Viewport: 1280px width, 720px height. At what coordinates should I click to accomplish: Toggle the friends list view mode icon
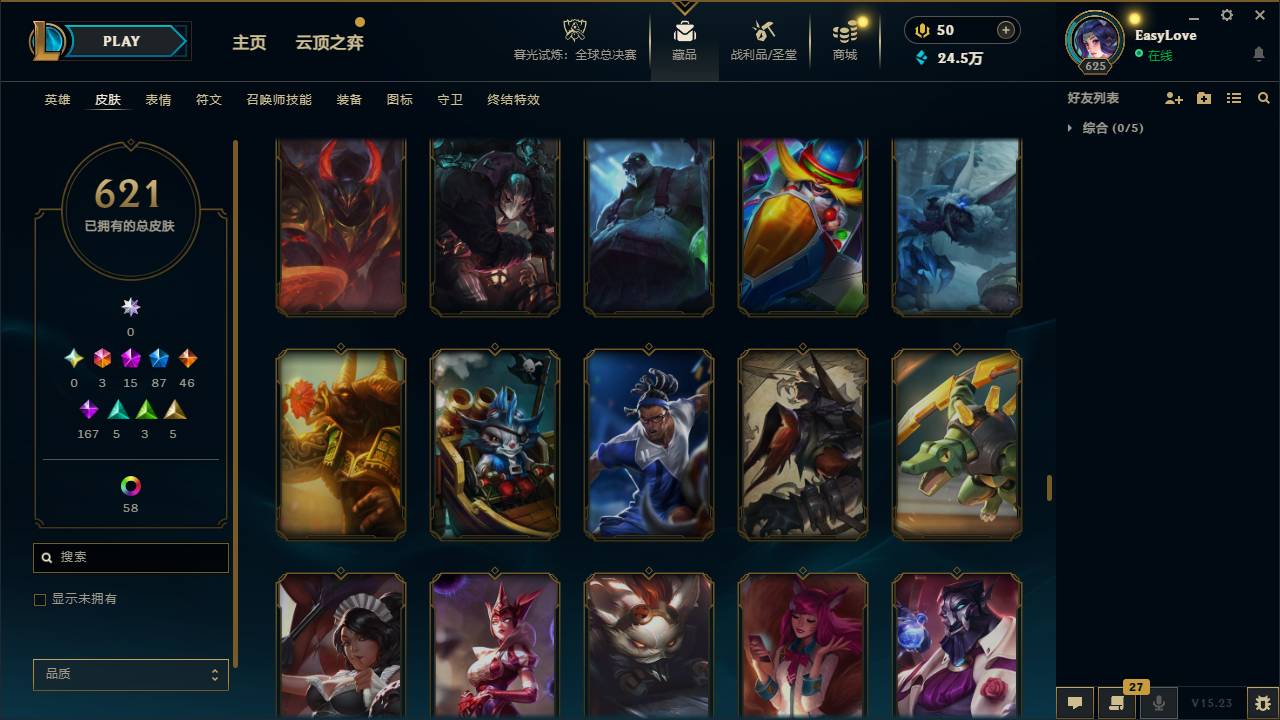point(1234,98)
